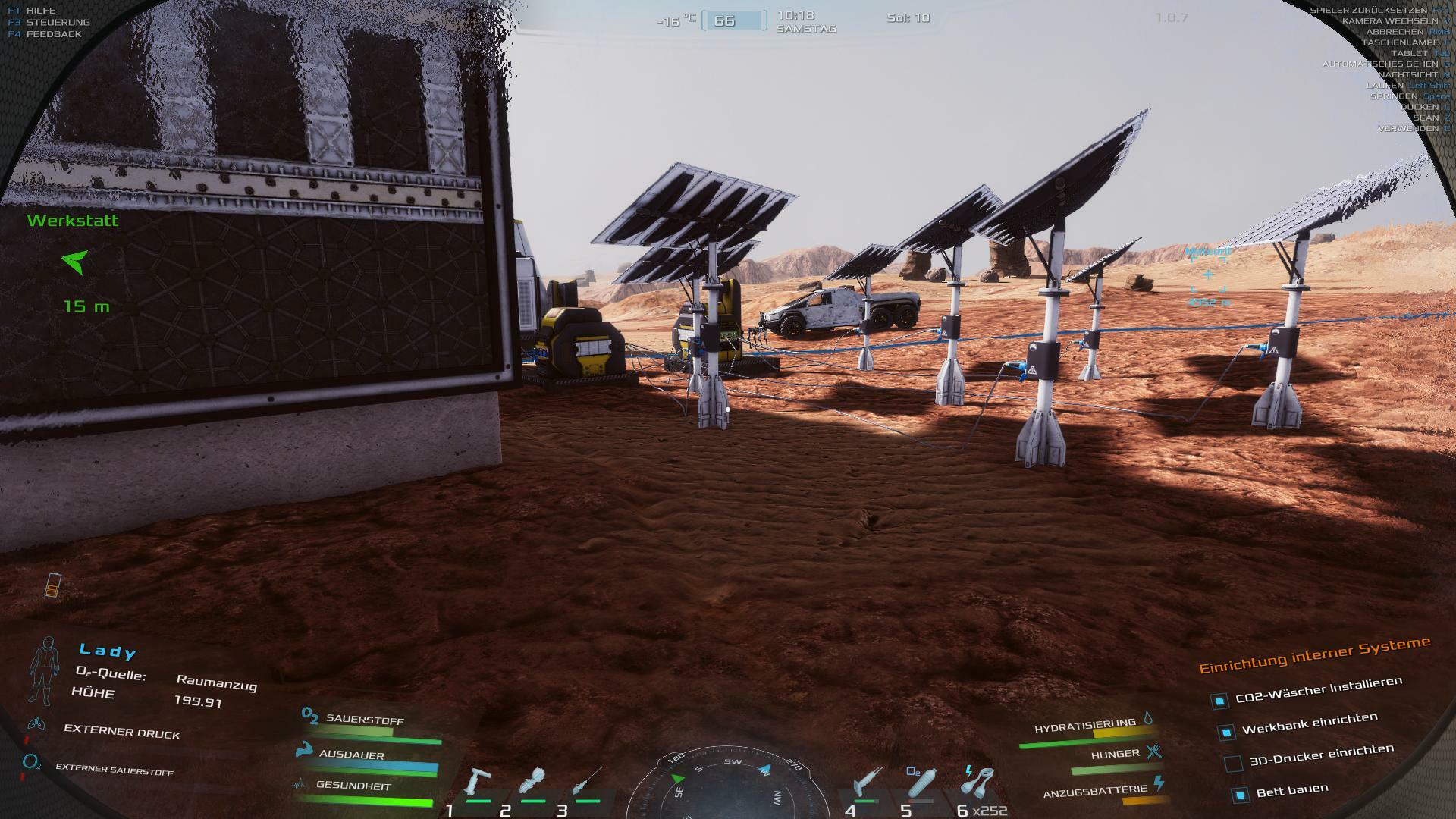Viewport: 1456px width, 819px height.
Task: Click the Werkbank einrichten checkbox
Action: [1226, 732]
